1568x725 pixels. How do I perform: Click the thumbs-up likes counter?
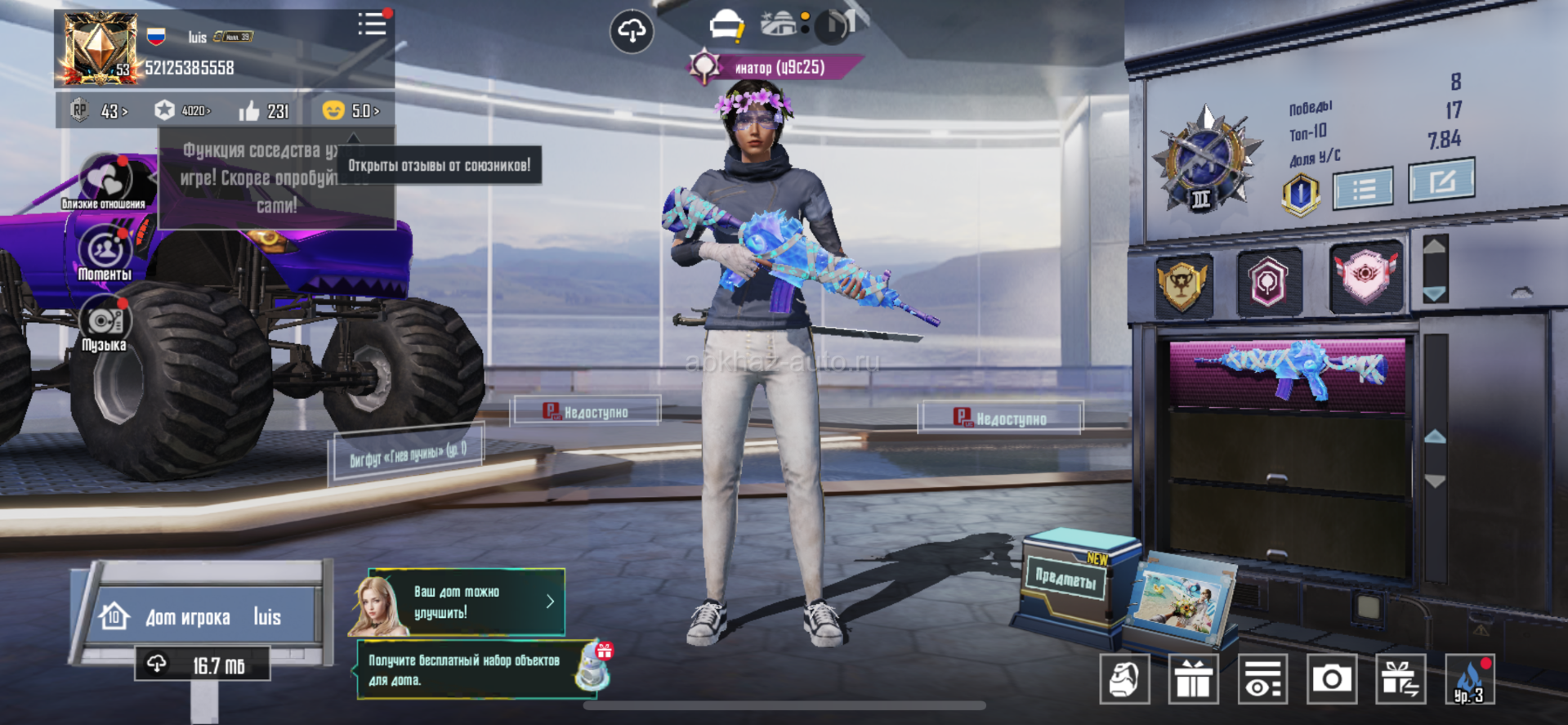(x=265, y=110)
